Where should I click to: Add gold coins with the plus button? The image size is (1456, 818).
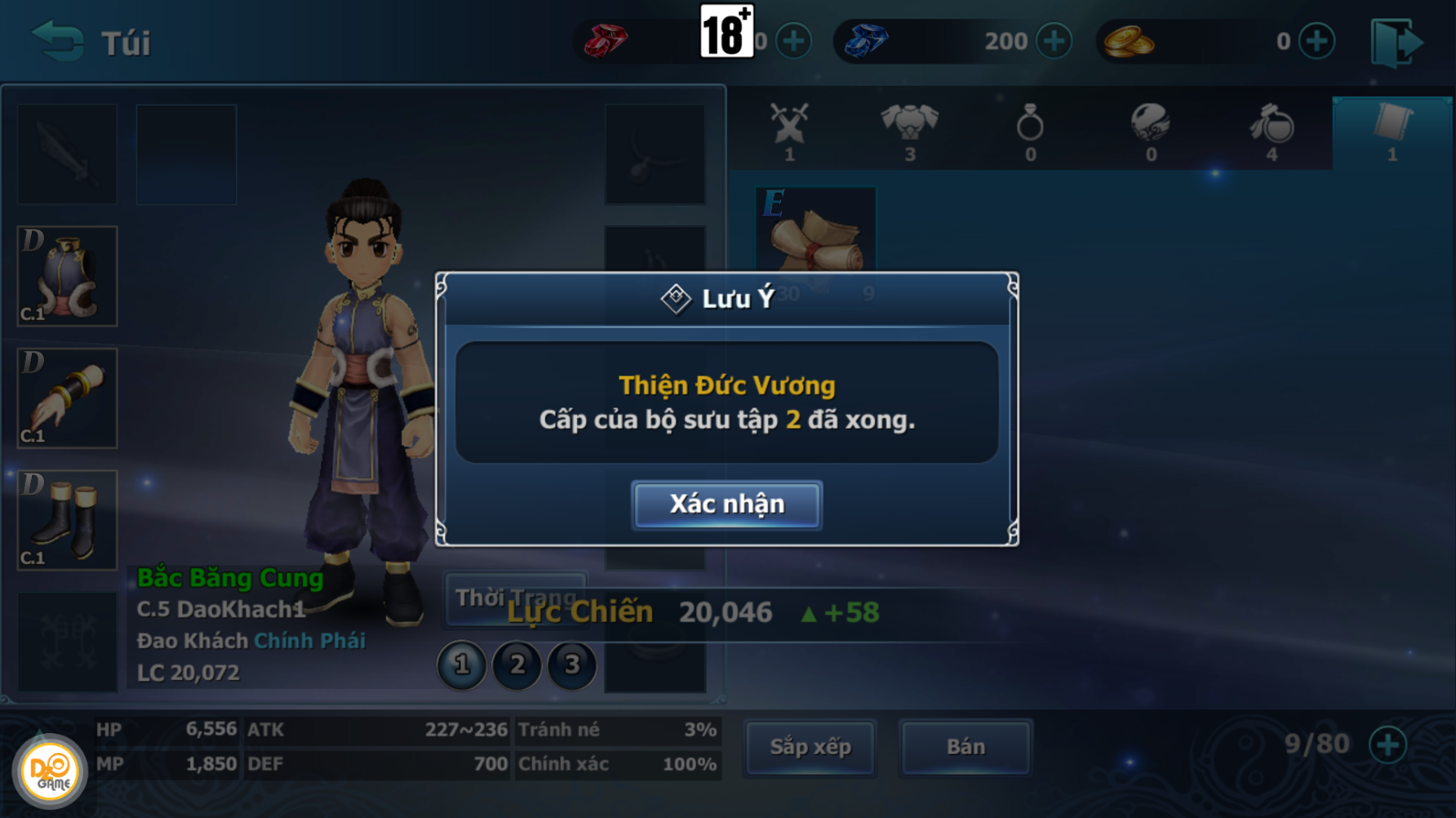click(1316, 41)
